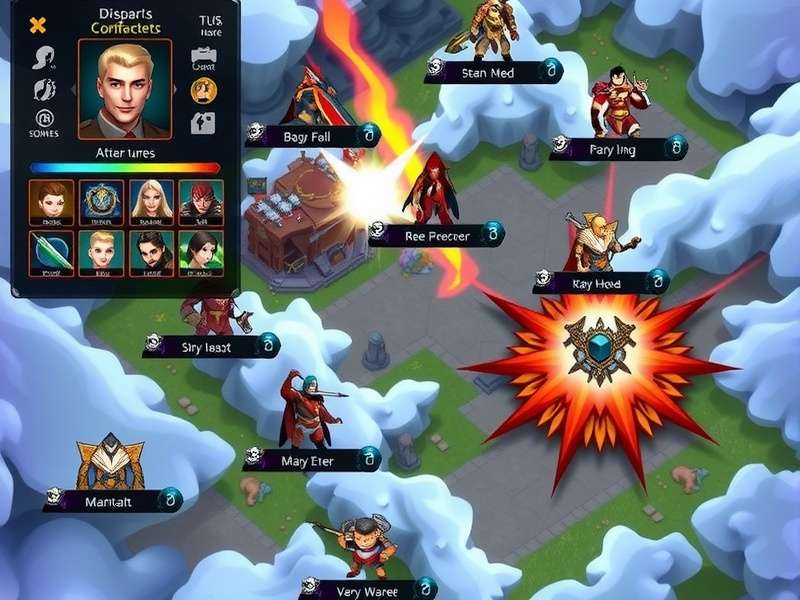
Task: Choose the Ree Precter unit nameplate
Action: pyautogui.click(x=436, y=235)
